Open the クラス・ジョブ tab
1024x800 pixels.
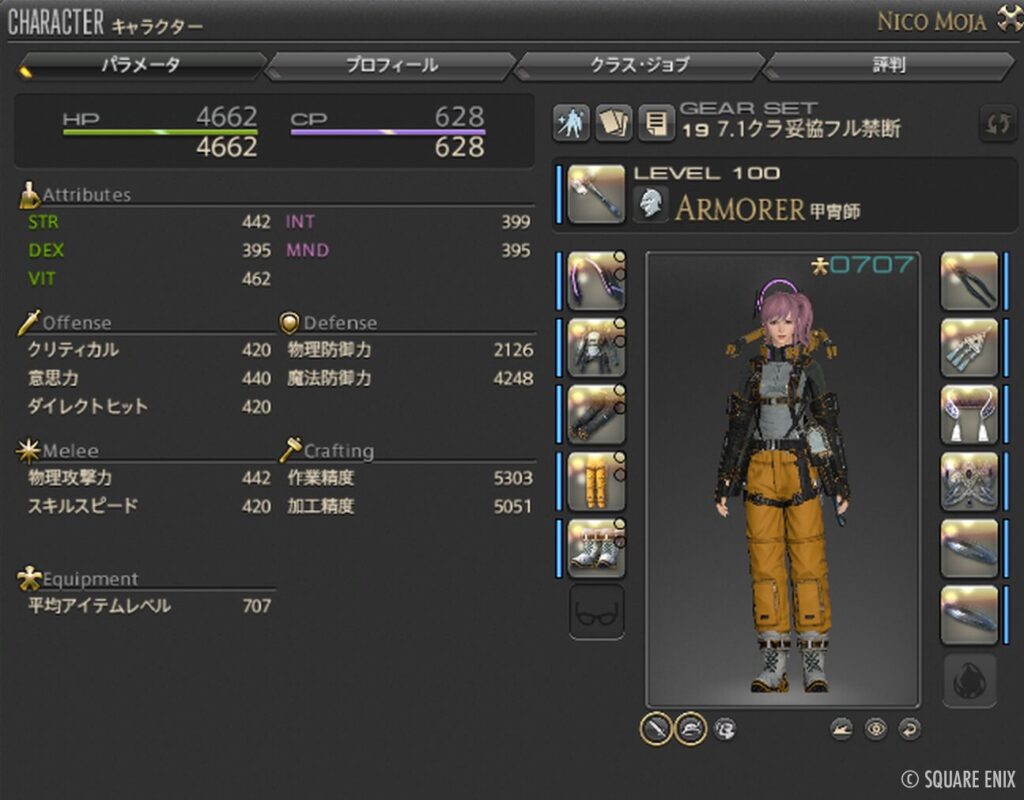(x=639, y=66)
